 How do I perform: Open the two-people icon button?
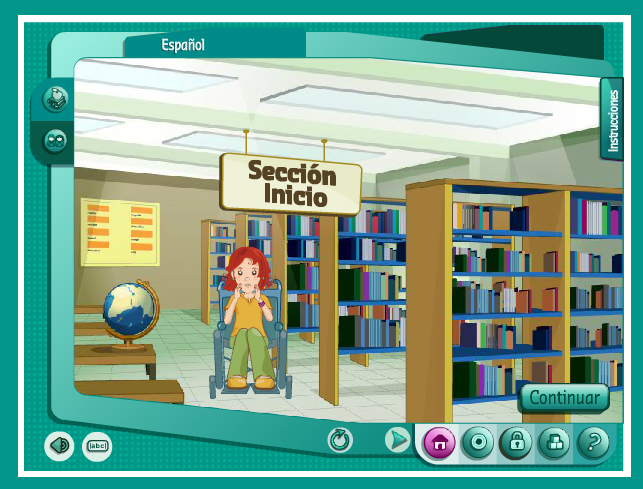tap(56, 141)
